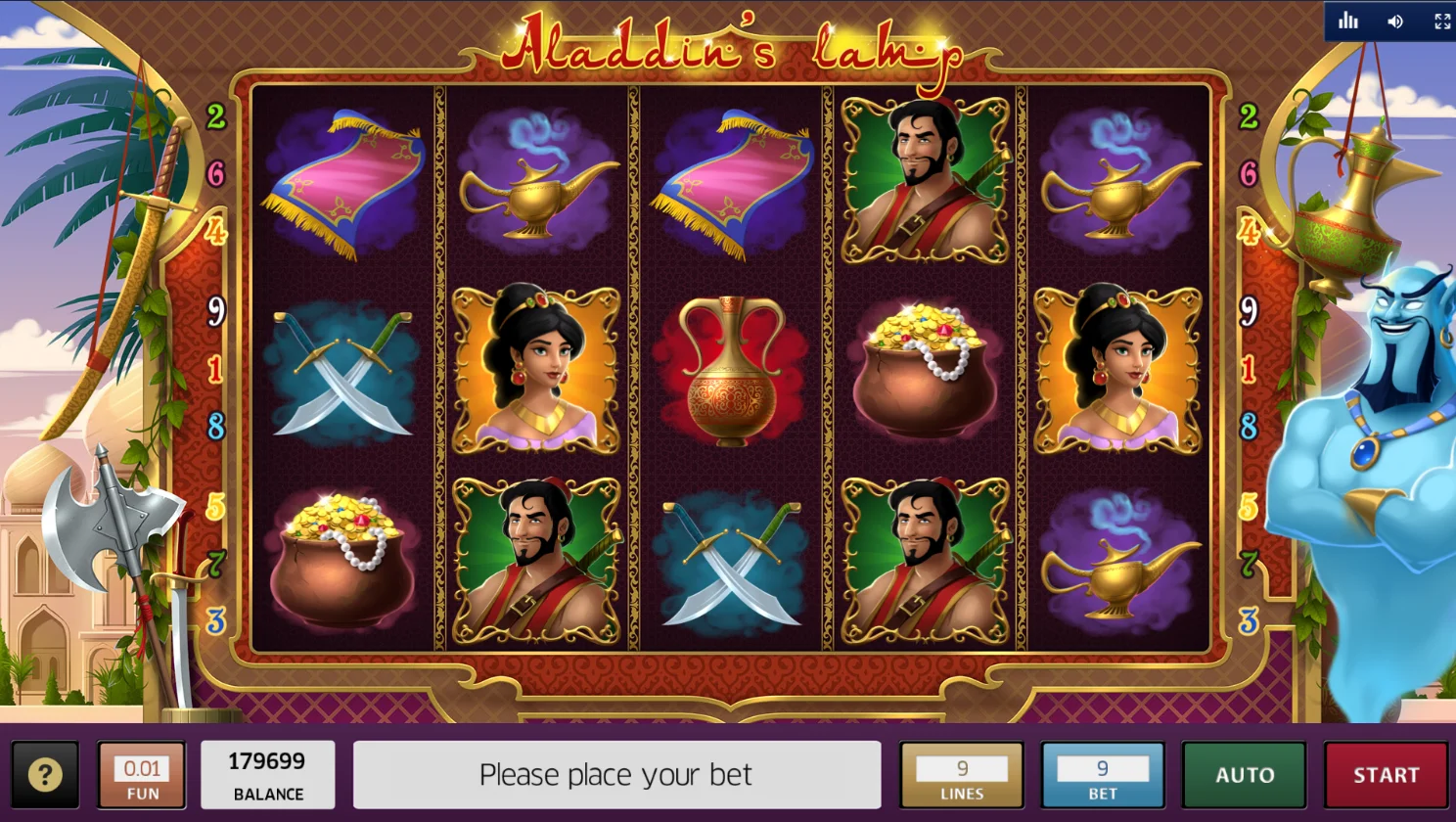Enable AUTO spin mode
Viewport: 1456px width, 822px height.
coord(1245,775)
